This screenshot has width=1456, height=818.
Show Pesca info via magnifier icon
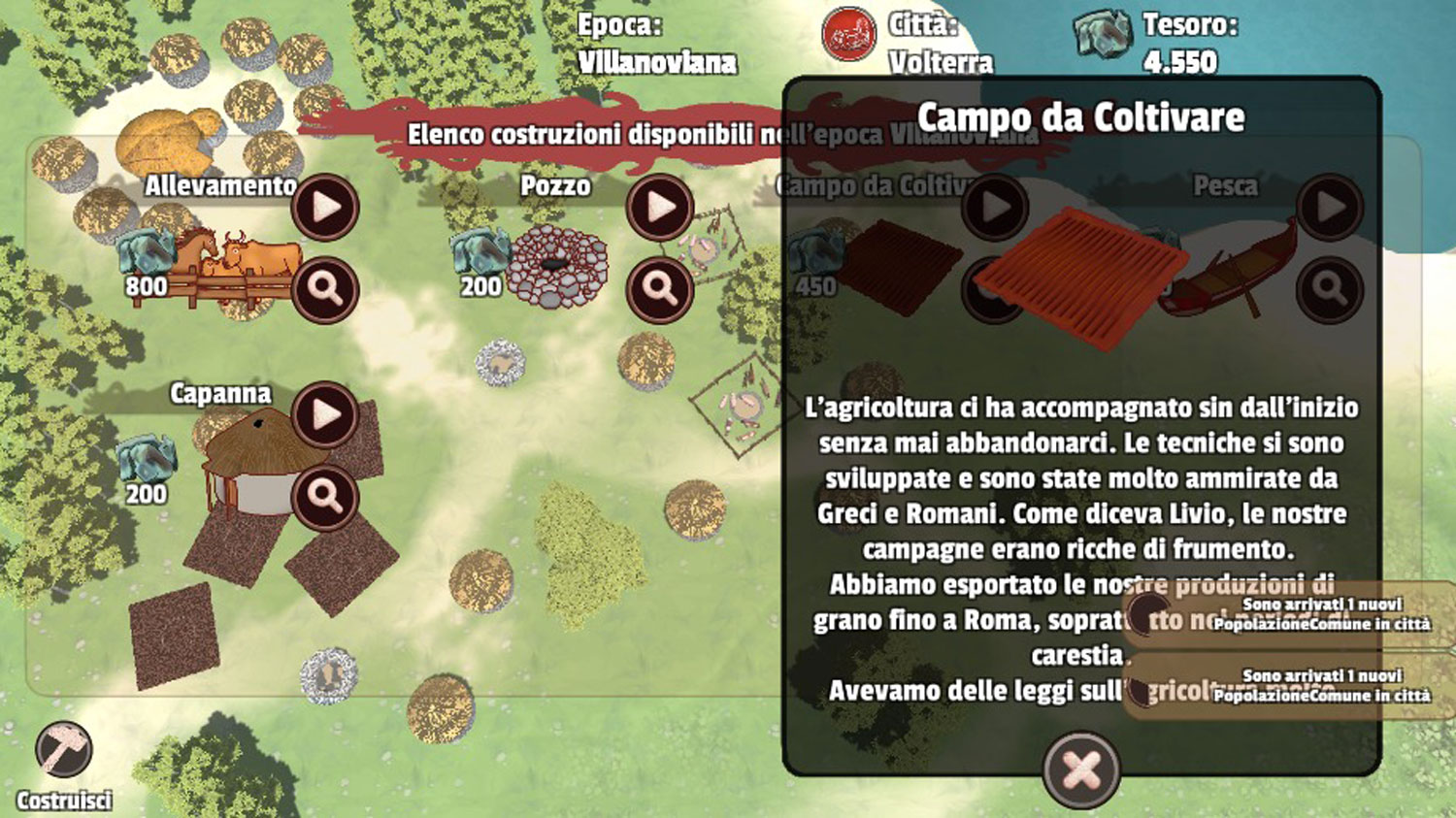click(1330, 289)
